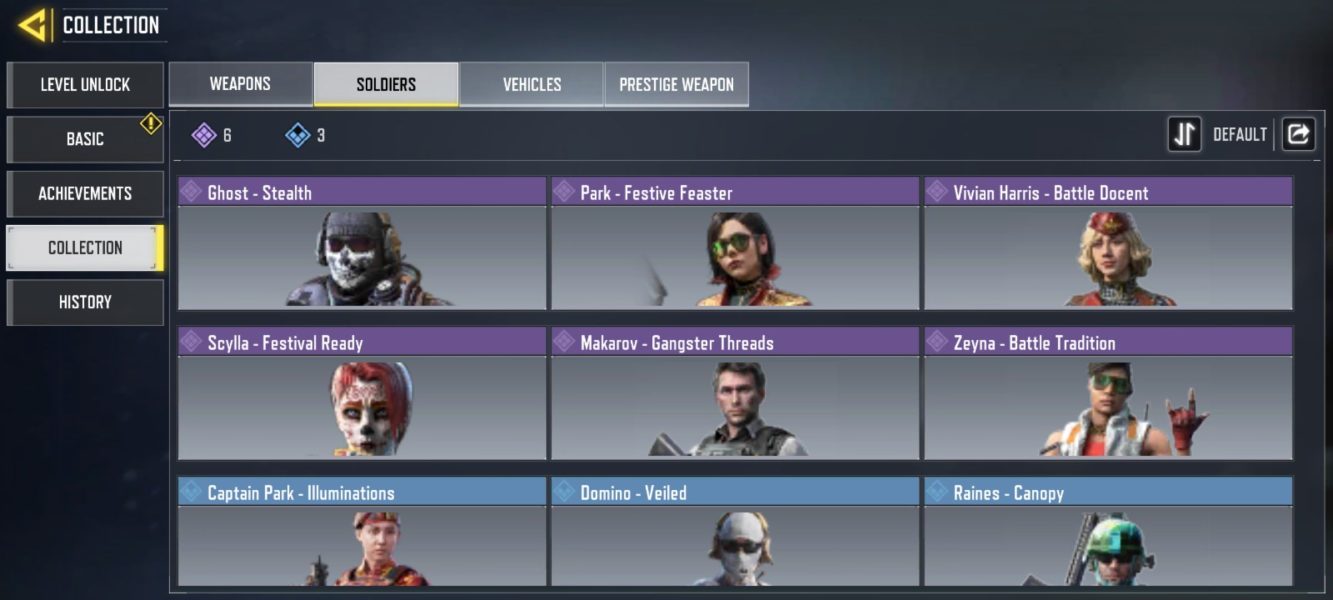Choose the Park - Festive Feaster skin
This screenshot has width=1333, height=600.
735,244
